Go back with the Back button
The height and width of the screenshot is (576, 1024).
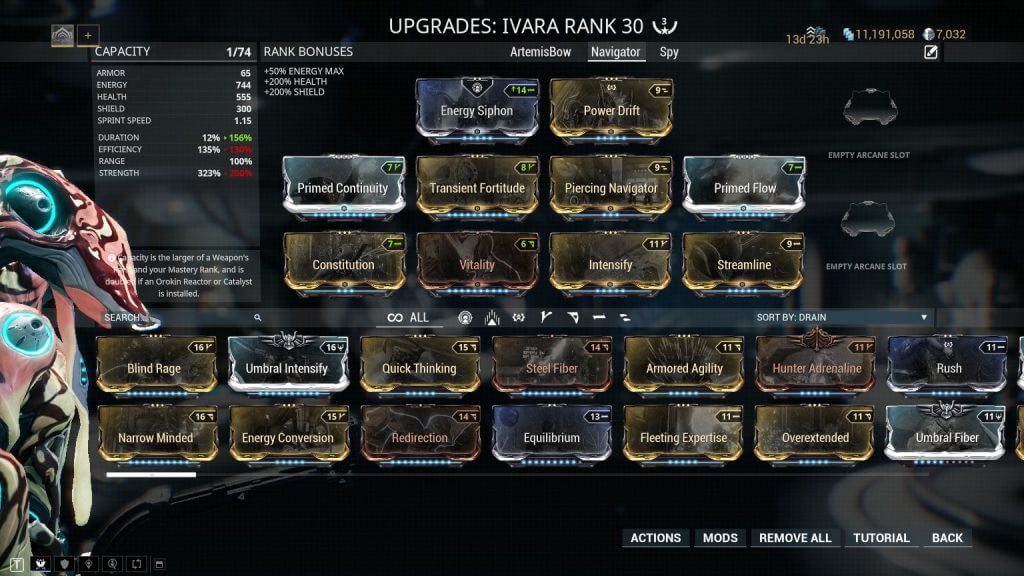pos(947,538)
